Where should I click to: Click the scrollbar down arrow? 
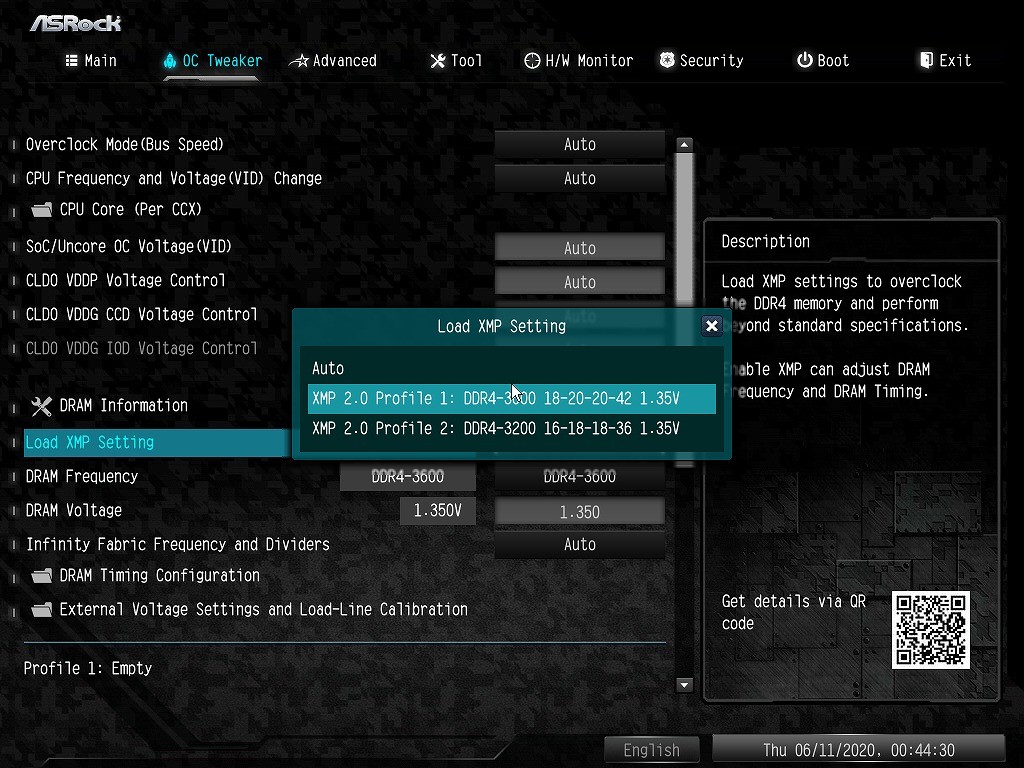684,685
